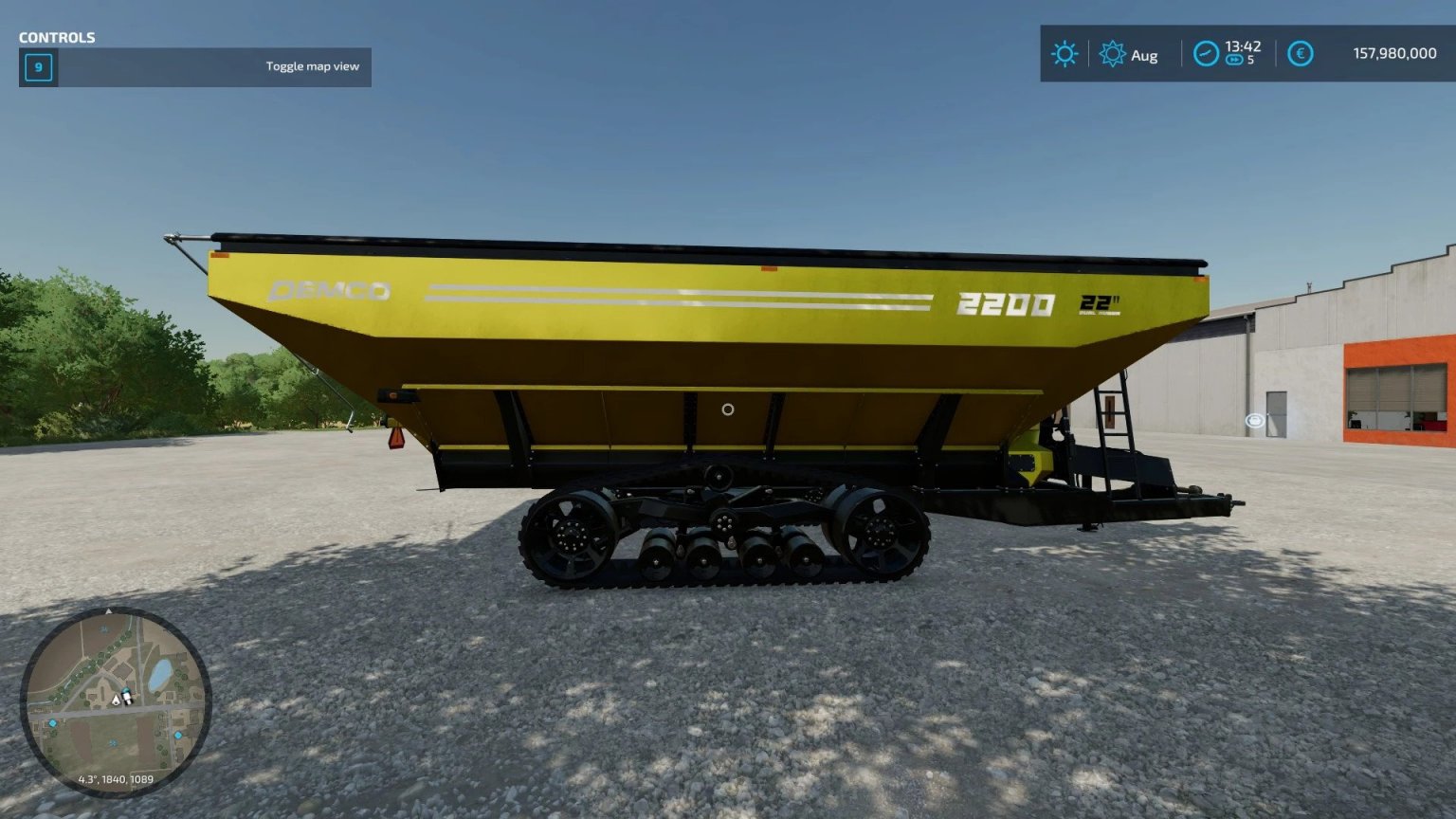
Task: Select the money balance 157,980,000
Action: [1392, 53]
